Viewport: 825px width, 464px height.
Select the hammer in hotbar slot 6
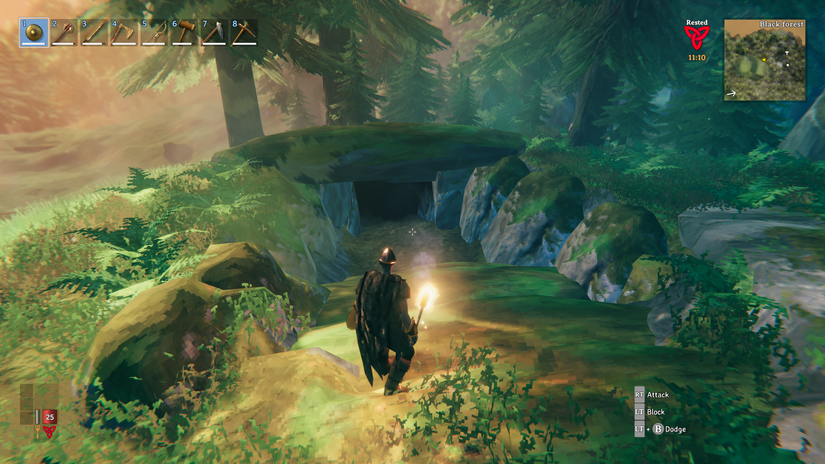(183, 33)
